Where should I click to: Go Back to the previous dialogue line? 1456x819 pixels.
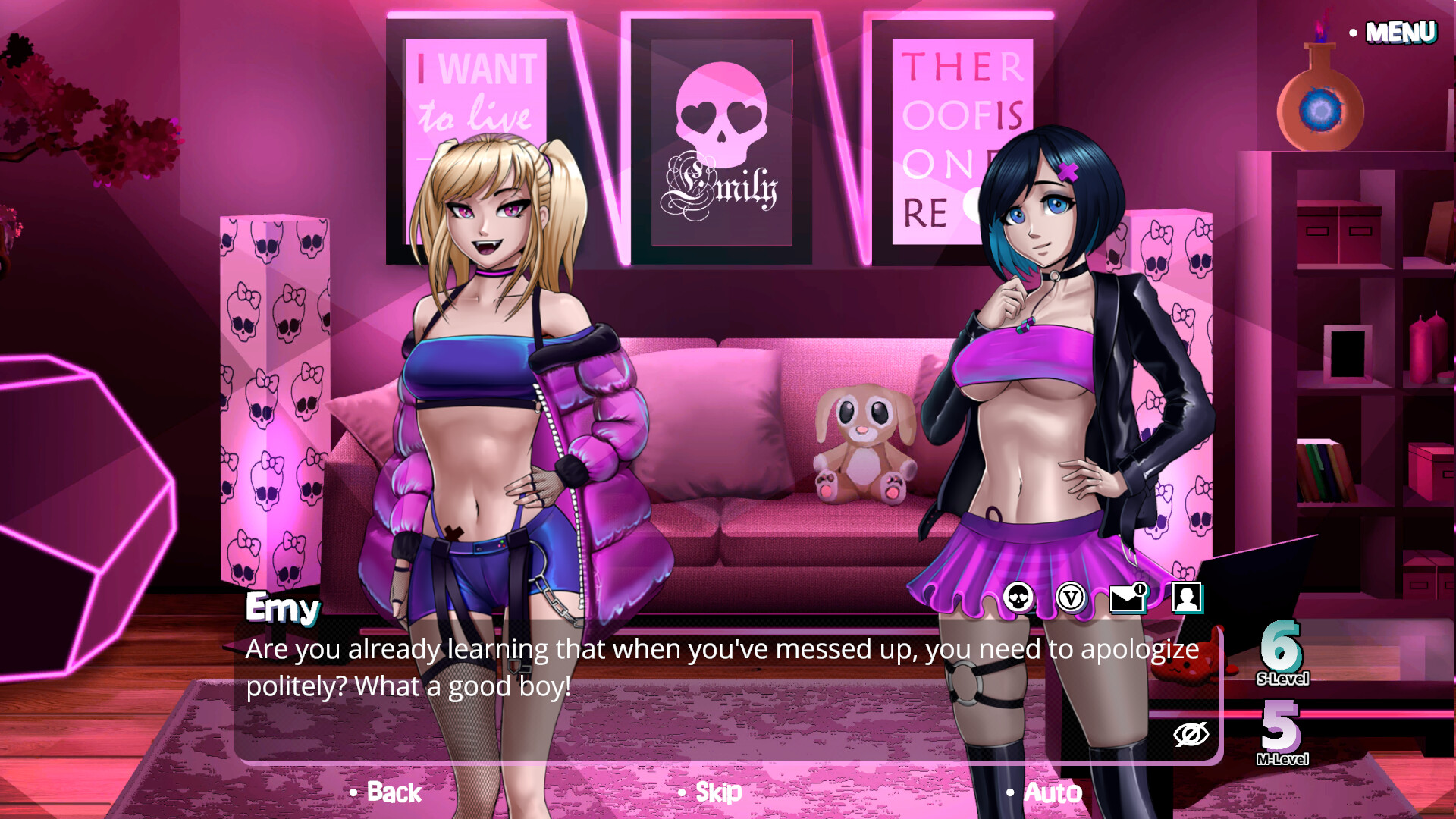click(391, 792)
